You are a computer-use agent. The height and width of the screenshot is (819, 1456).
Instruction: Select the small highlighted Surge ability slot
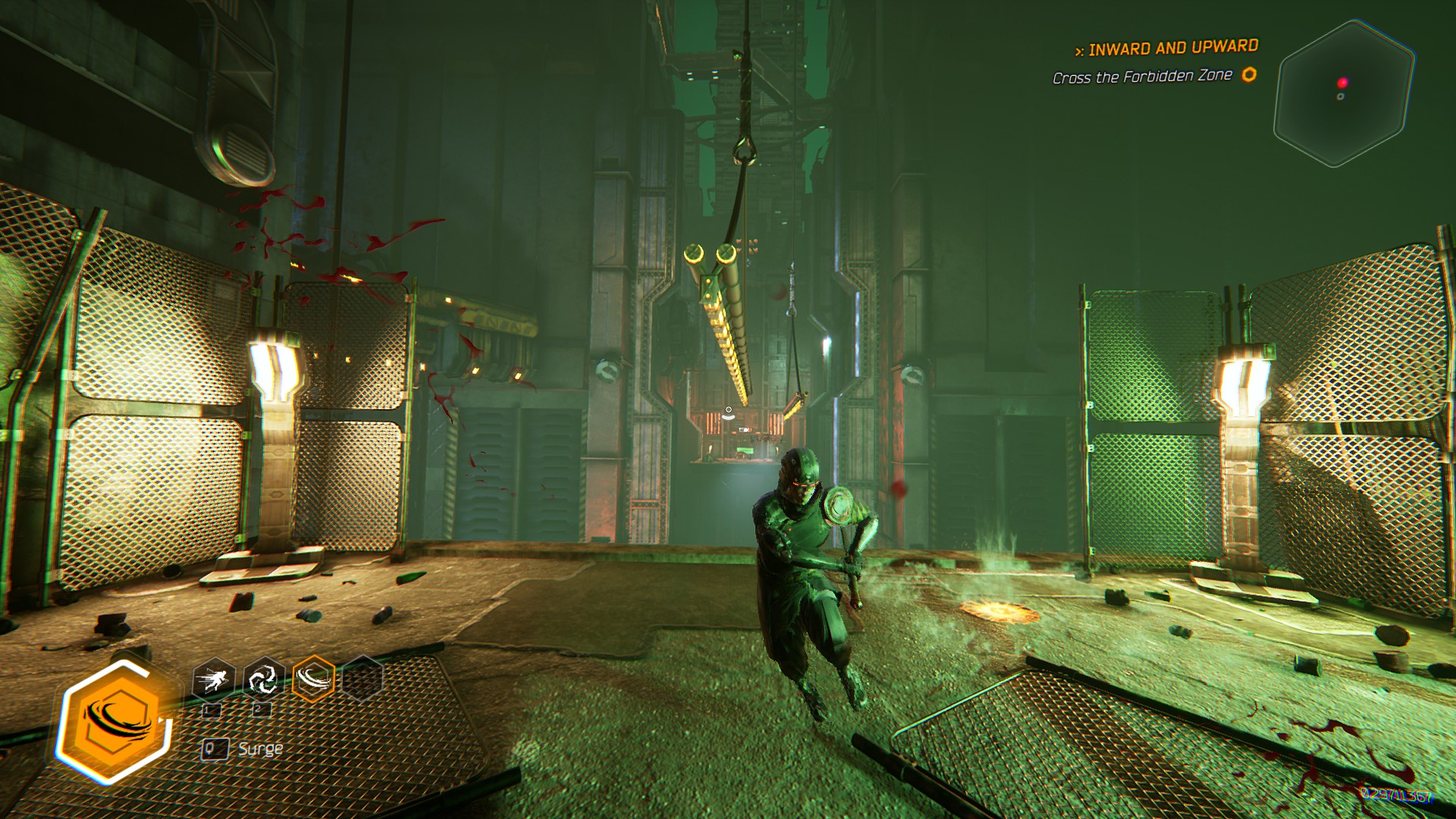(x=313, y=678)
